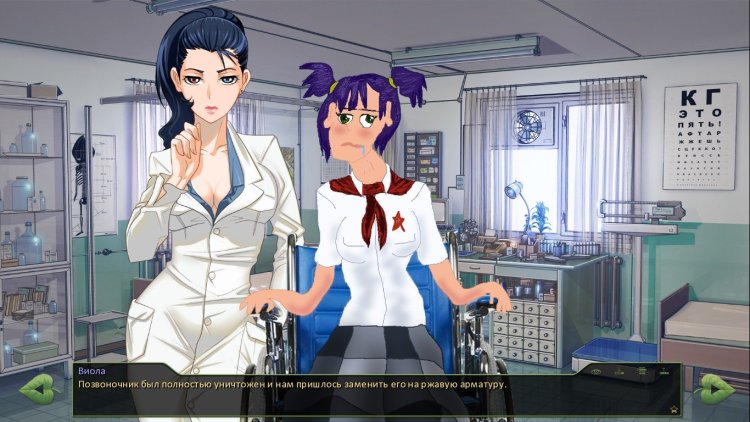This screenshot has height=422, width=750.
Task: Click the downward-arrow save icon
Action: (619, 372)
